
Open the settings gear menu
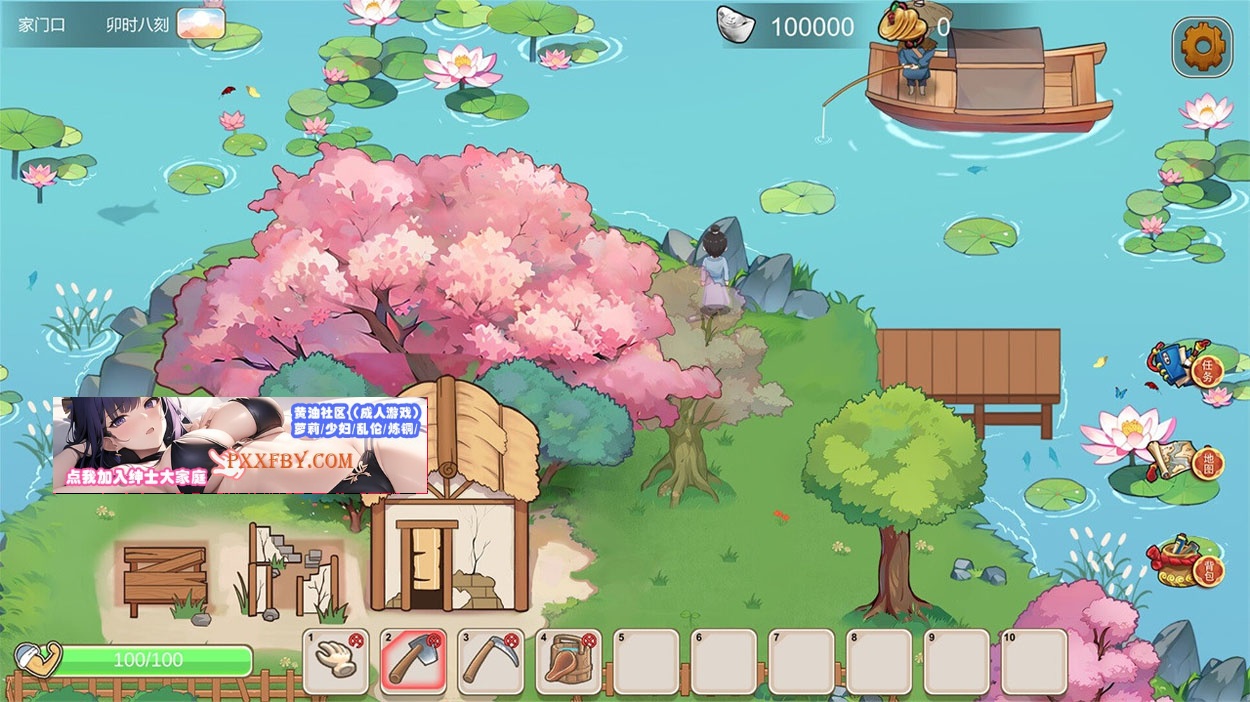(x=1202, y=45)
